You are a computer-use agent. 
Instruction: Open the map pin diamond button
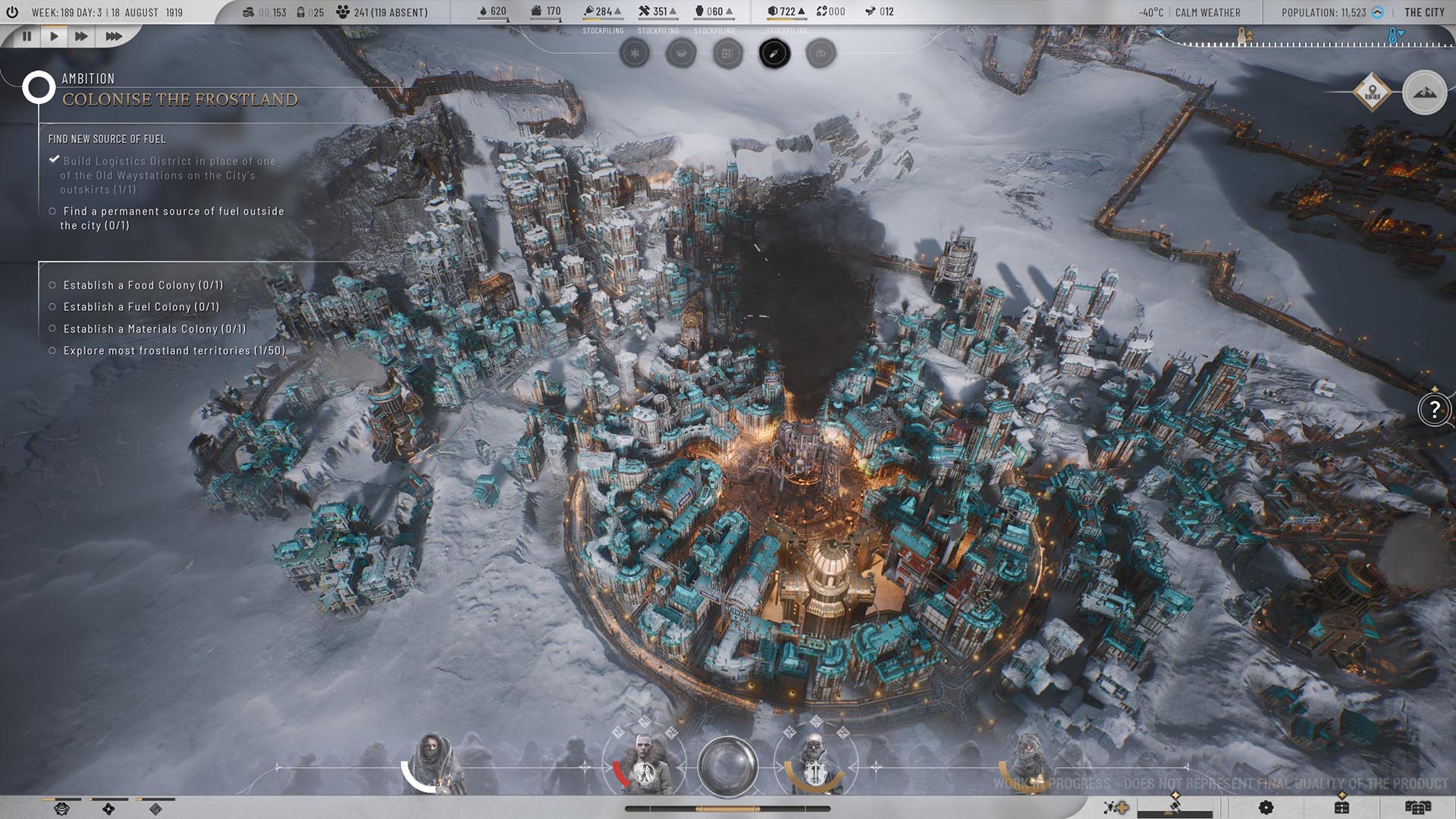click(x=1371, y=93)
